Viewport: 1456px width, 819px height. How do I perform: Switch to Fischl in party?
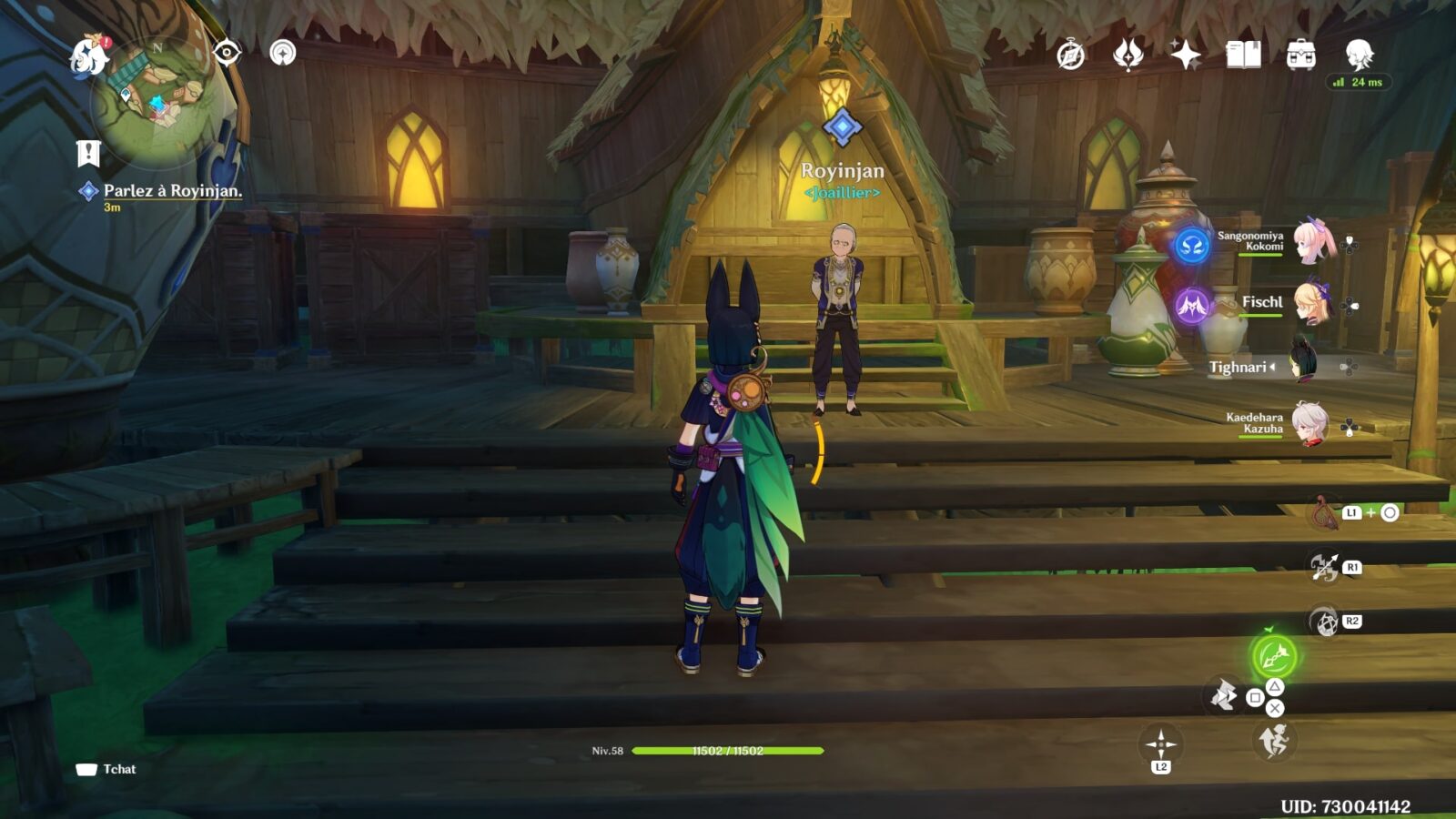pos(1312,304)
